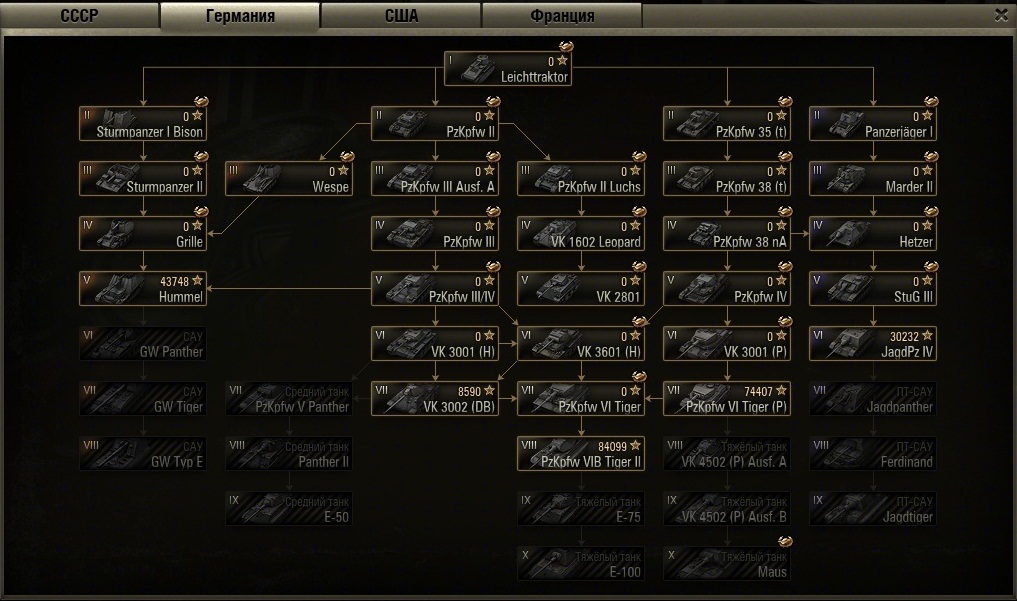
Task: Select the PzKpfw VI Tiger (P) node
Action: pos(727,398)
